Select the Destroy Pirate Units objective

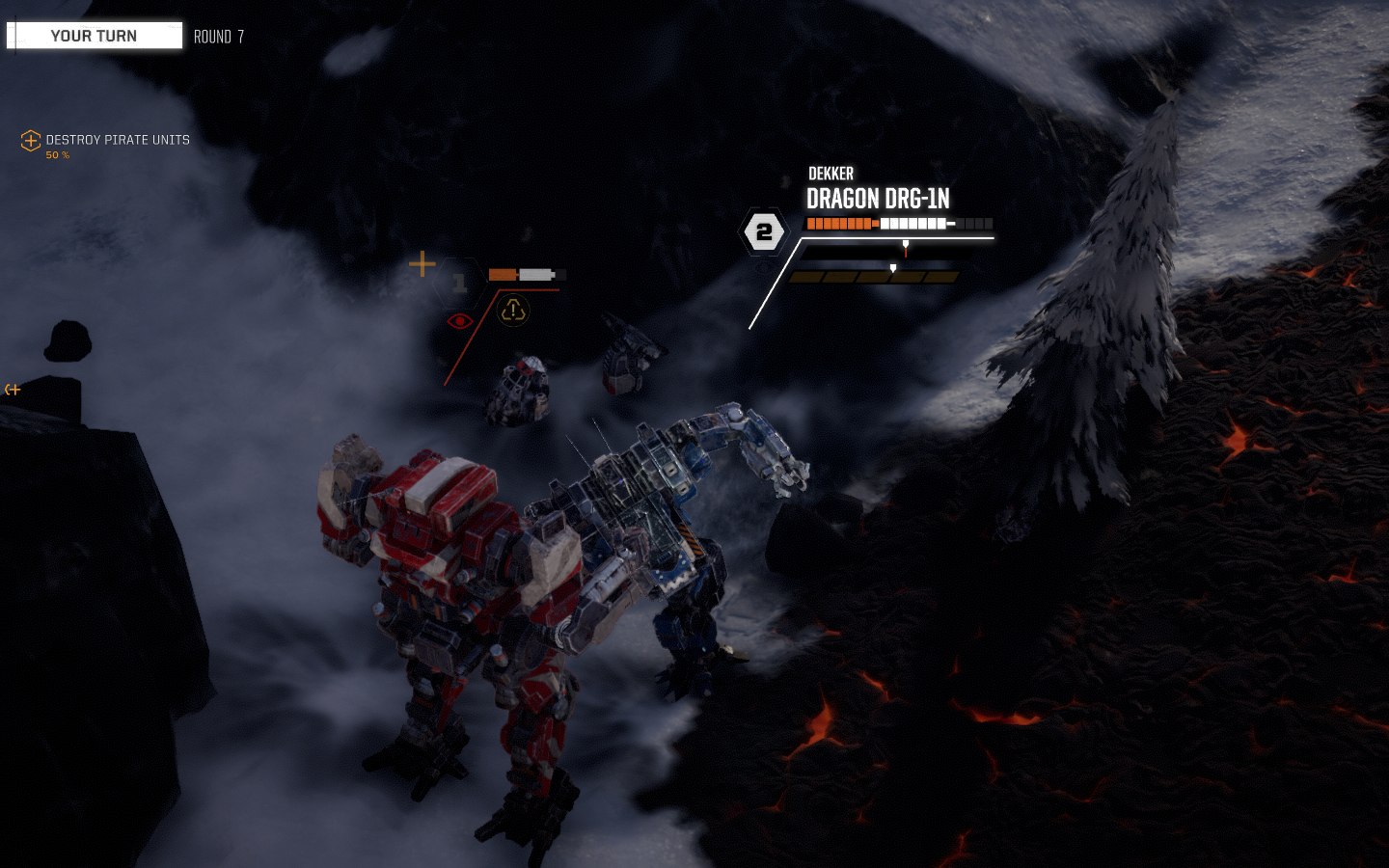(x=117, y=140)
